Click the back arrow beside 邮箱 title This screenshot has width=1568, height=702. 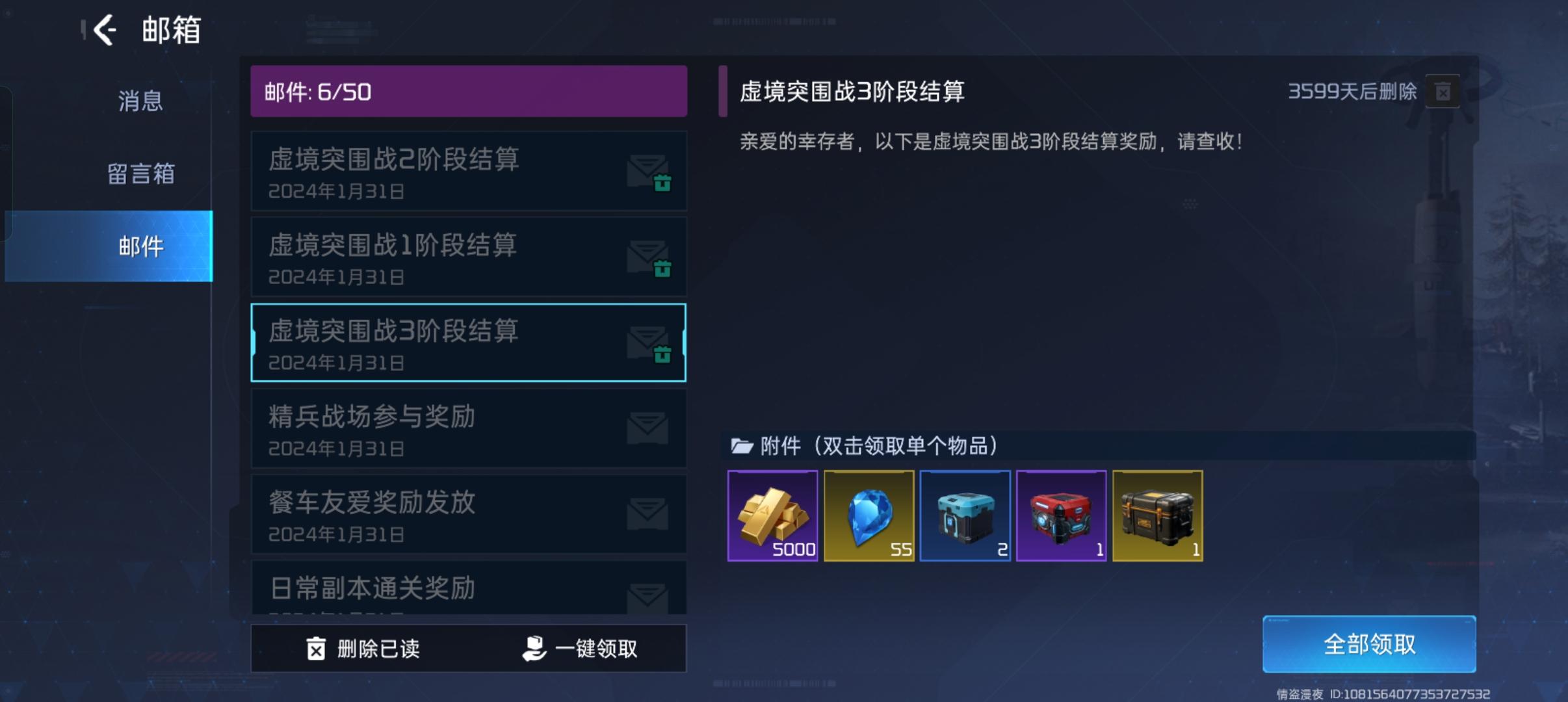pyautogui.click(x=105, y=30)
